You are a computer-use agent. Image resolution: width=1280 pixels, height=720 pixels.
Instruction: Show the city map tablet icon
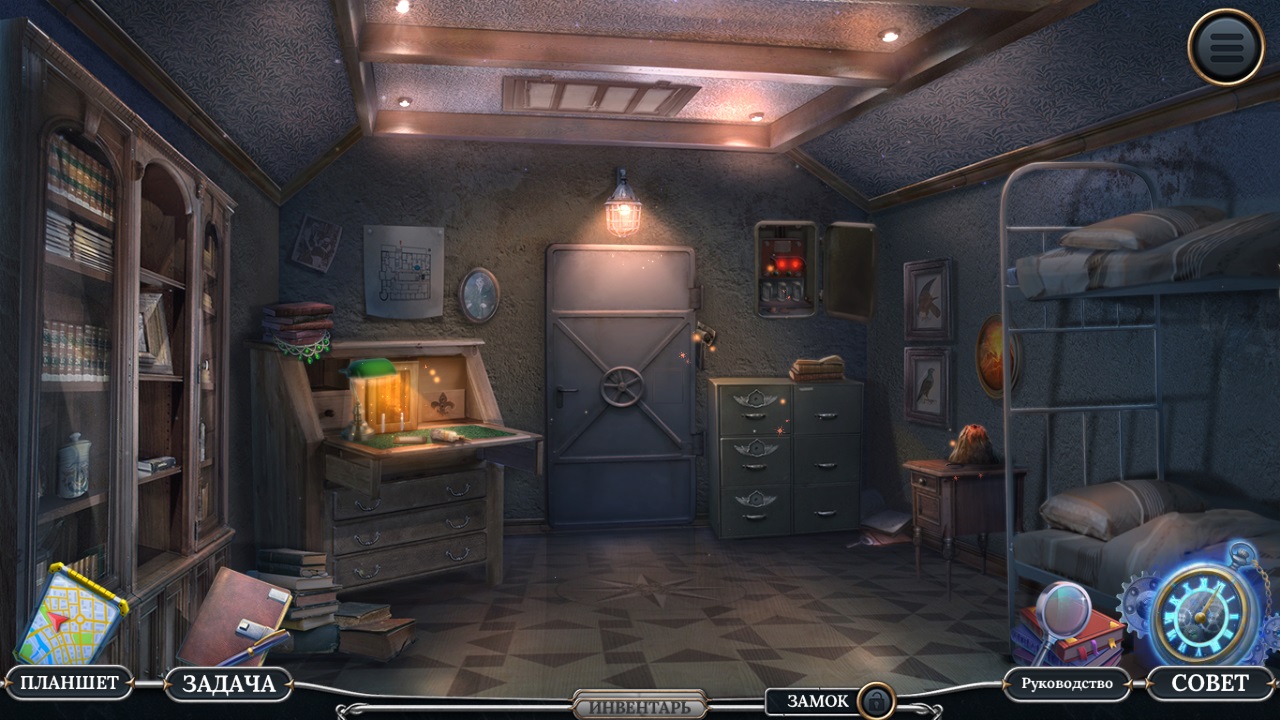pos(70,615)
